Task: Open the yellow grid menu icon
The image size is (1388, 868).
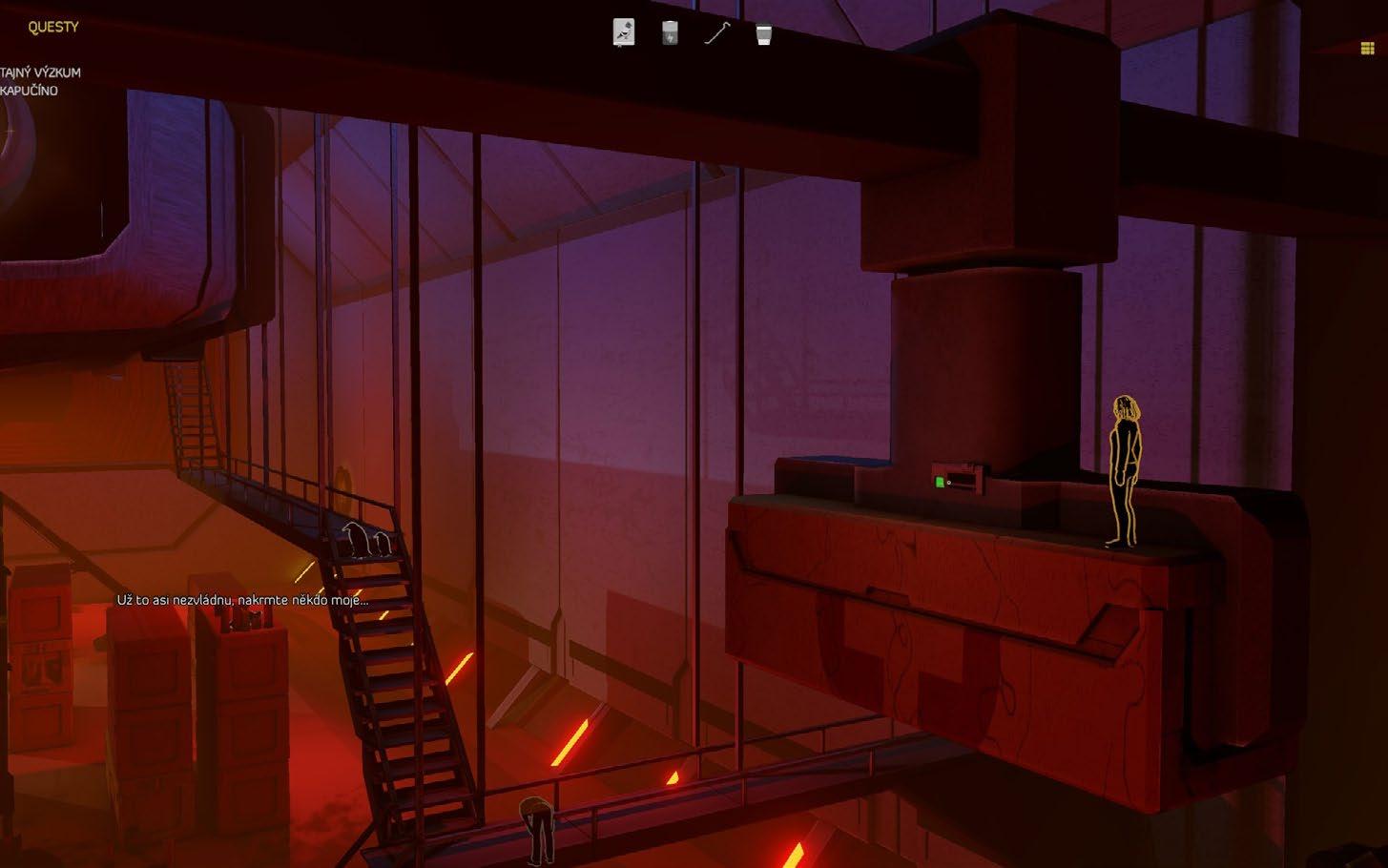Action: pos(1367,49)
